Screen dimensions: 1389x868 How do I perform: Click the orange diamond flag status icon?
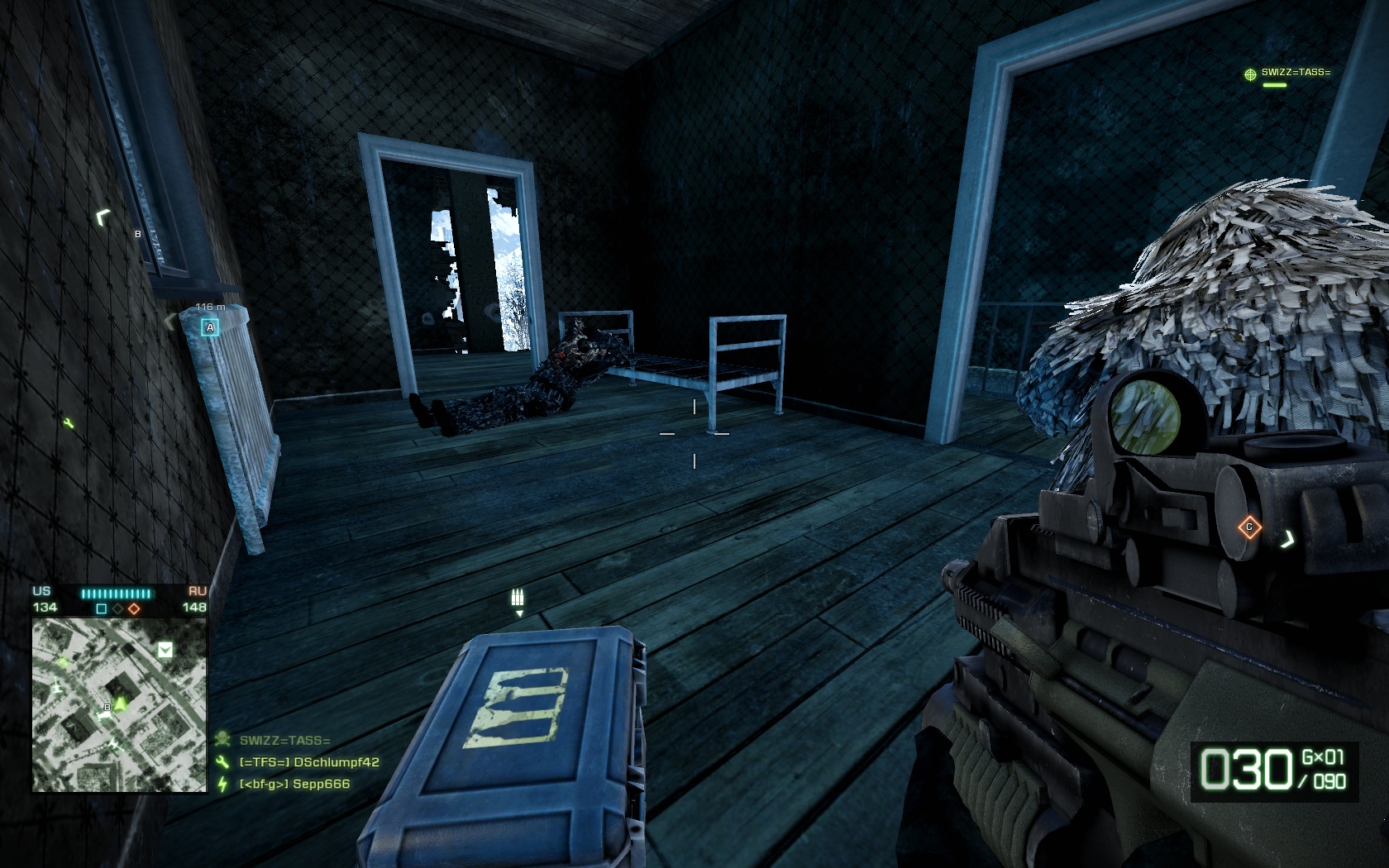pos(134,608)
